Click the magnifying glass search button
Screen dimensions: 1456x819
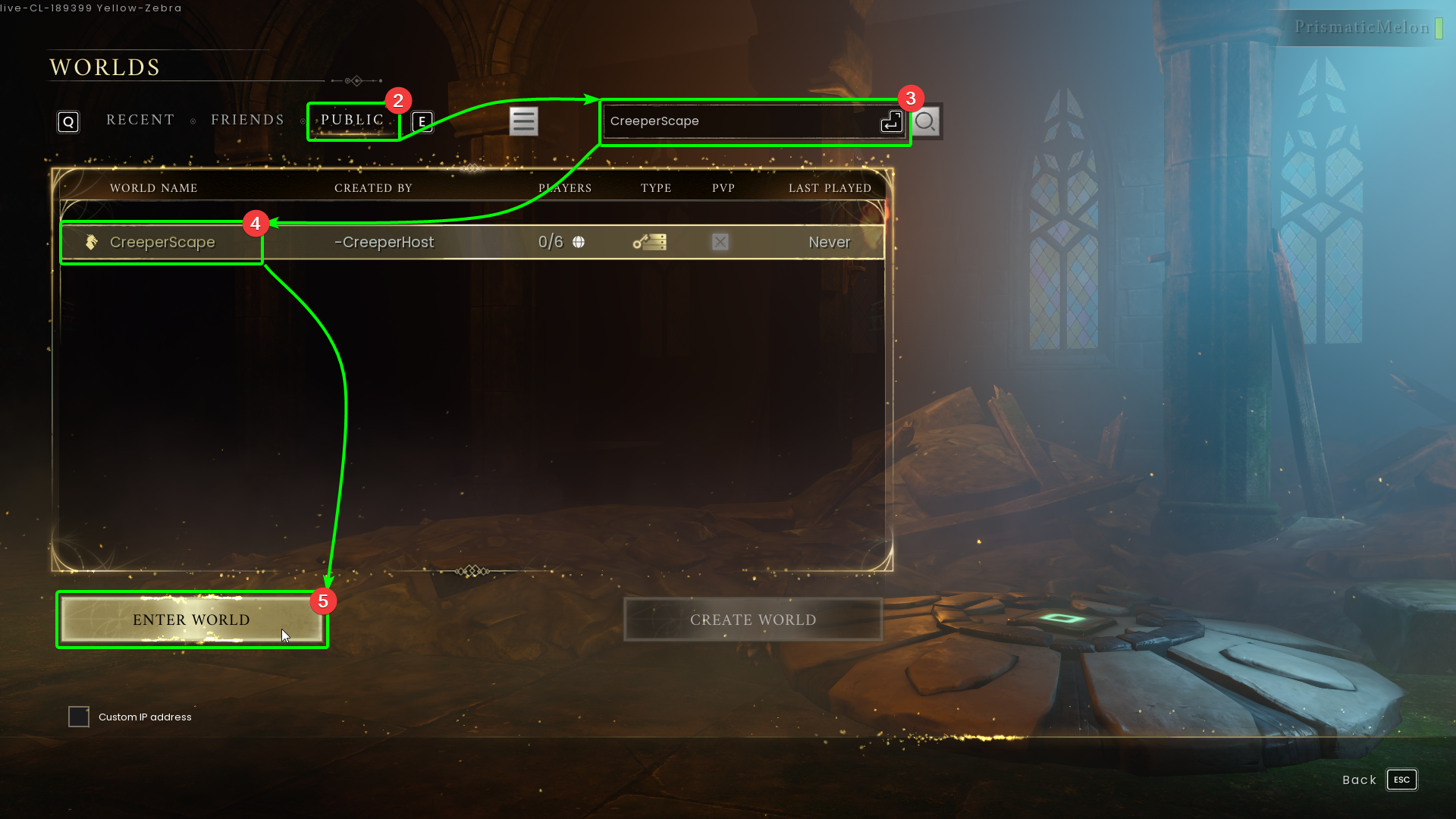pyautogui.click(x=925, y=121)
